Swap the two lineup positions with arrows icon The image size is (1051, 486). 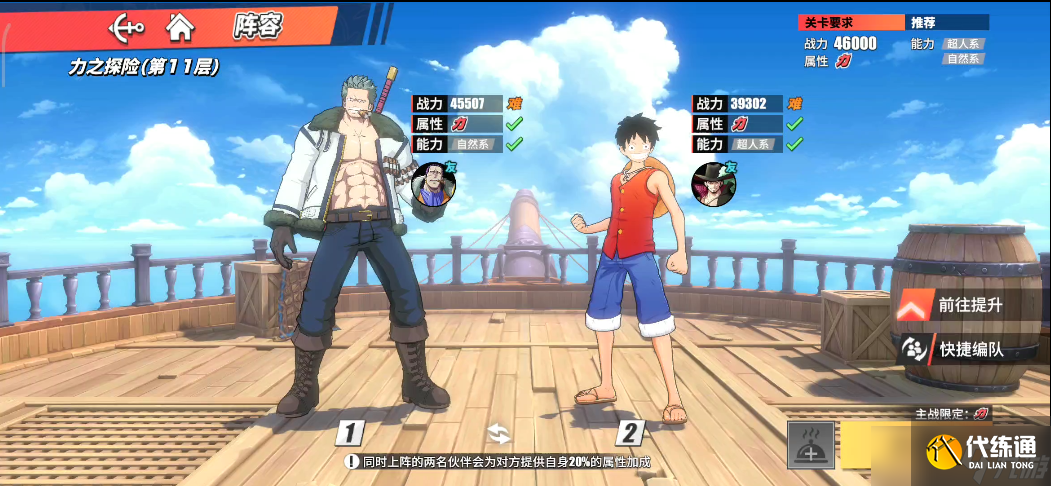pos(498,433)
